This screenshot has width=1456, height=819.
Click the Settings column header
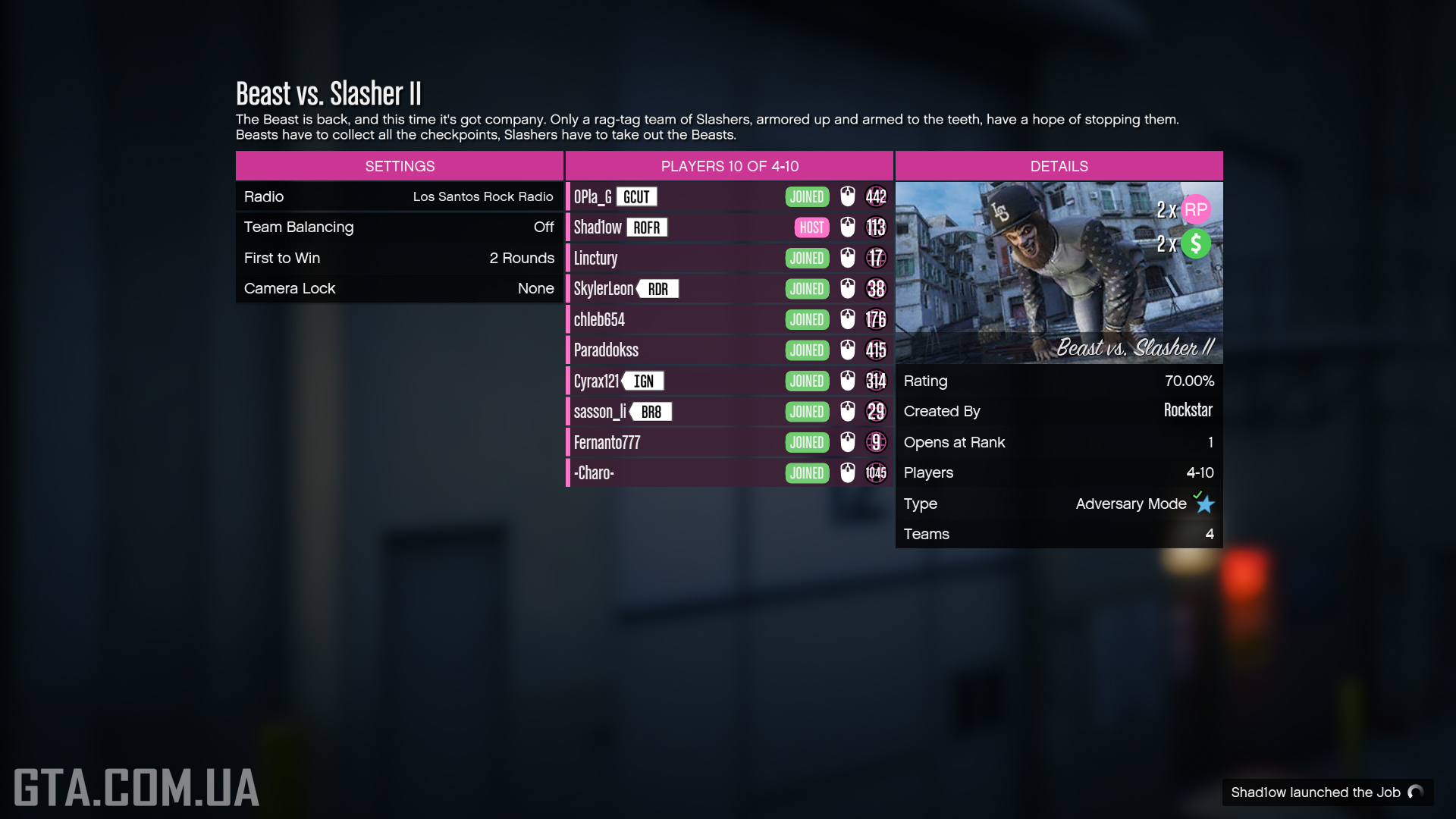click(400, 166)
